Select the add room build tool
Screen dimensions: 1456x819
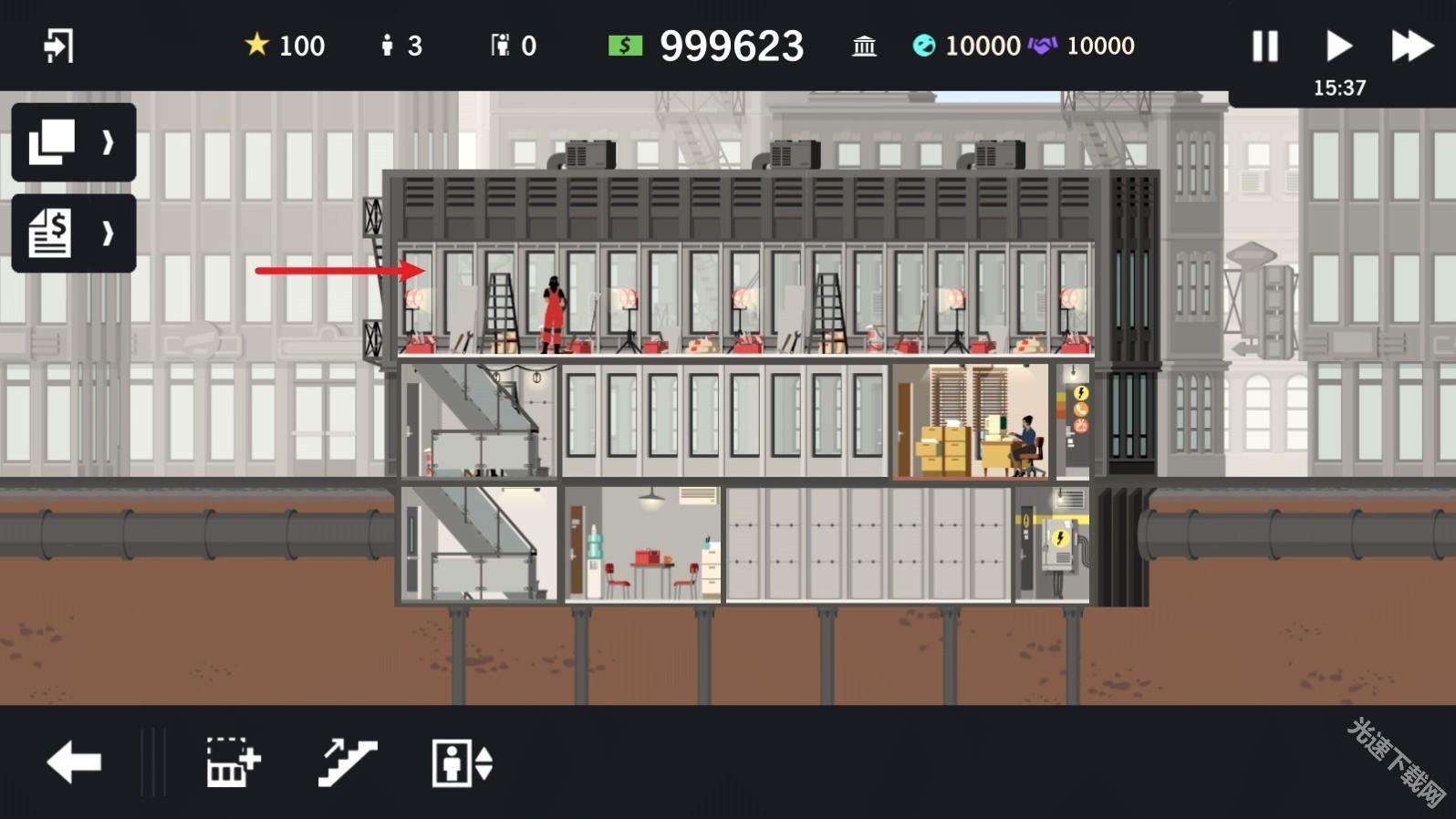233,762
